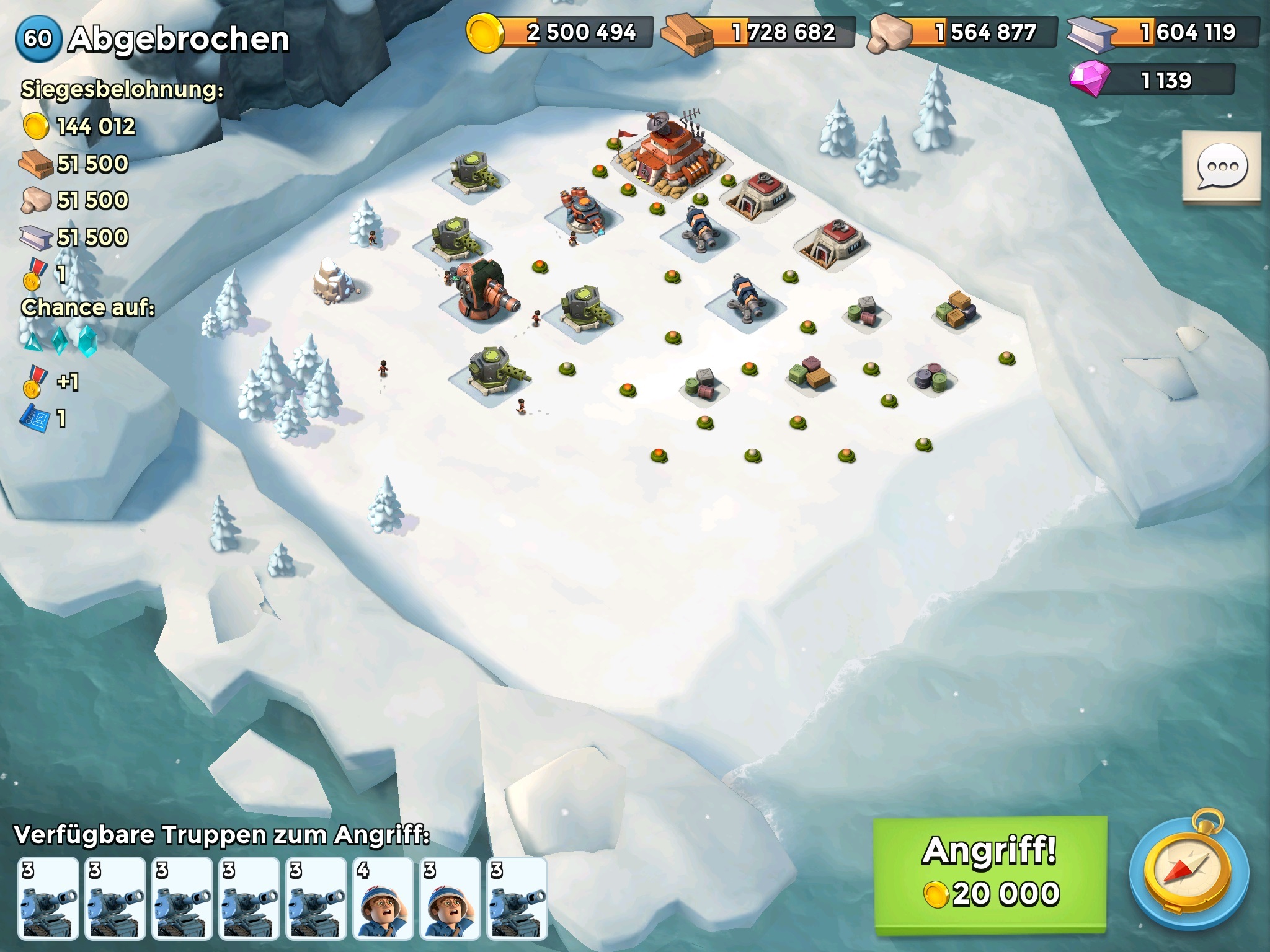This screenshot has height=952, width=1270.
Task: Open the diamond shop from the gem counter
Action: (1152, 81)
